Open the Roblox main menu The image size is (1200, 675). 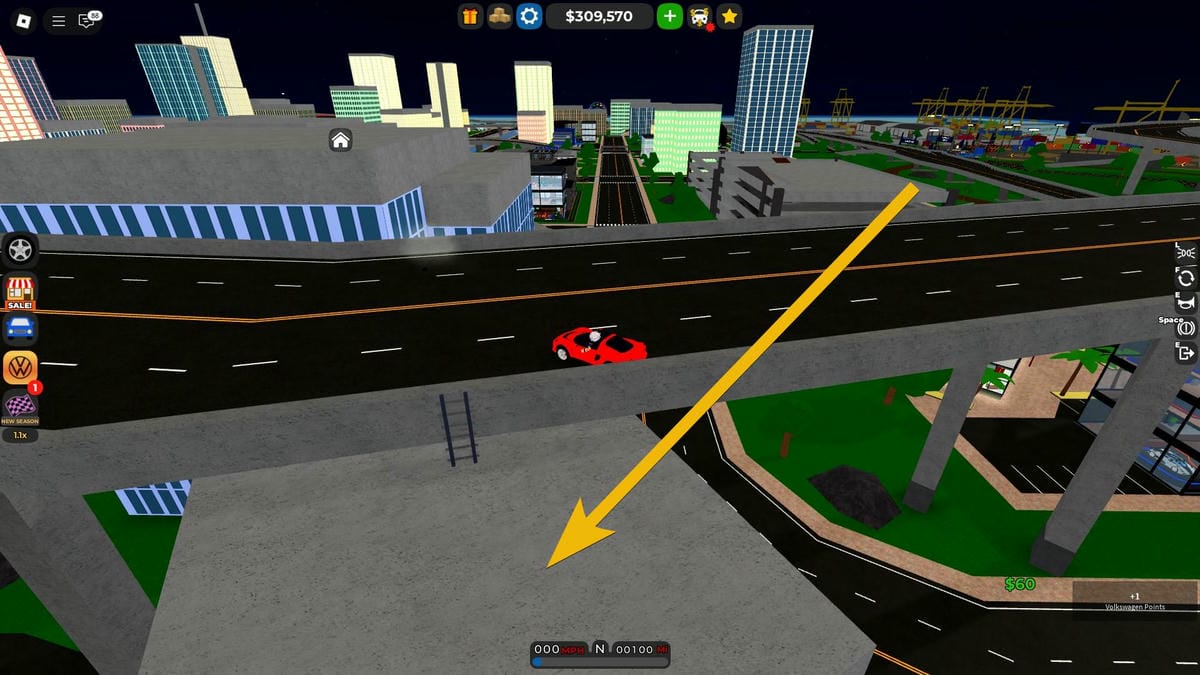(x=23, y=21)
